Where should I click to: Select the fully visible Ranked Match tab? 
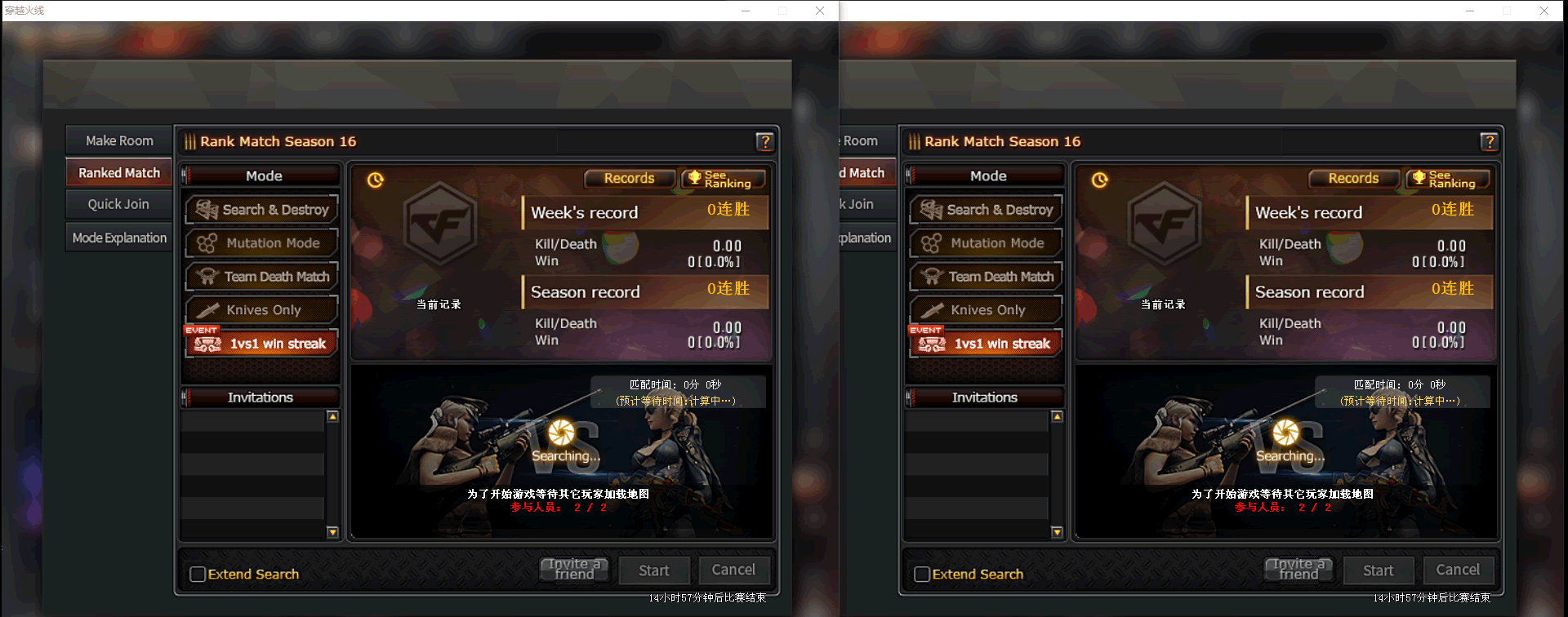point(119,173)
